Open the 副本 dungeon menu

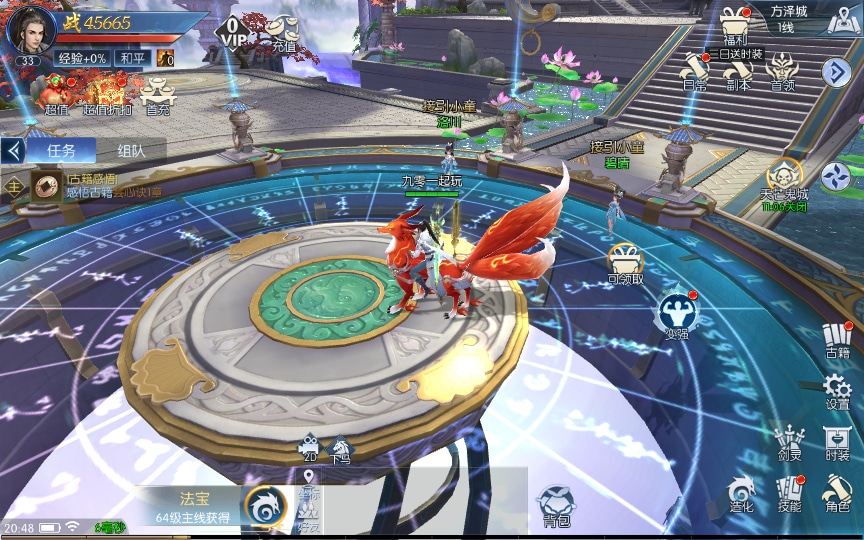point(738,72)
